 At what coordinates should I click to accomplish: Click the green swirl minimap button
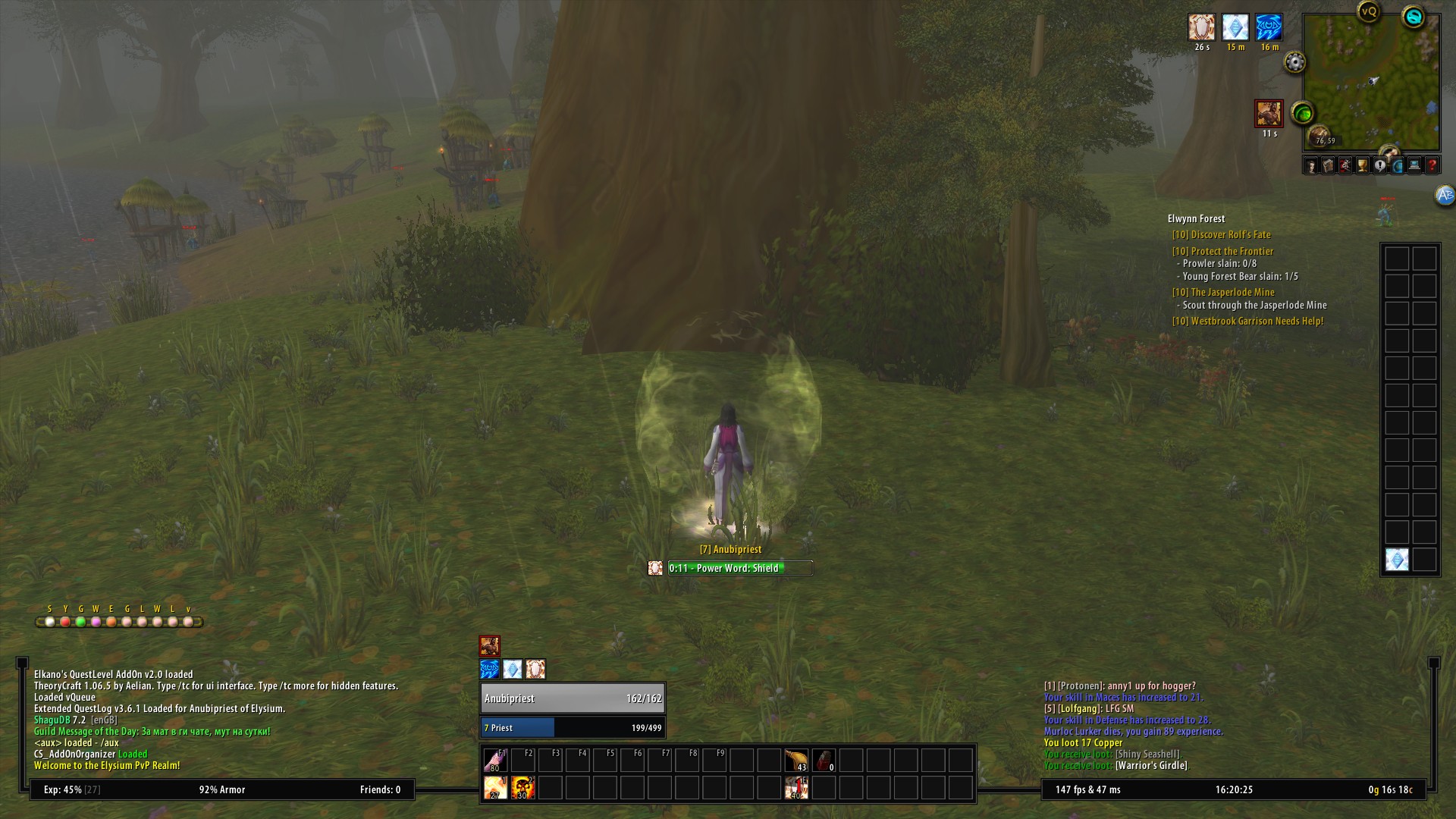1303,114
